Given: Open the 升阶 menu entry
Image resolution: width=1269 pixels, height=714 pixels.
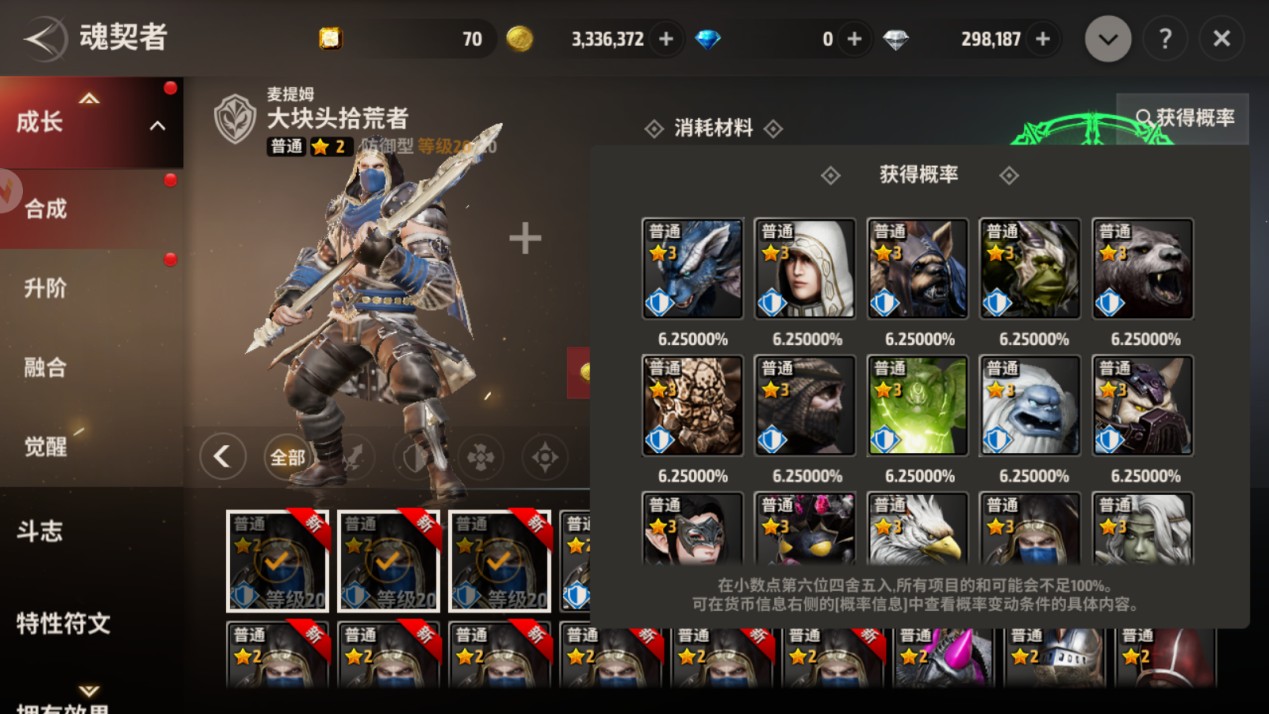Looking at the screenshot, I should click(46, 288).
